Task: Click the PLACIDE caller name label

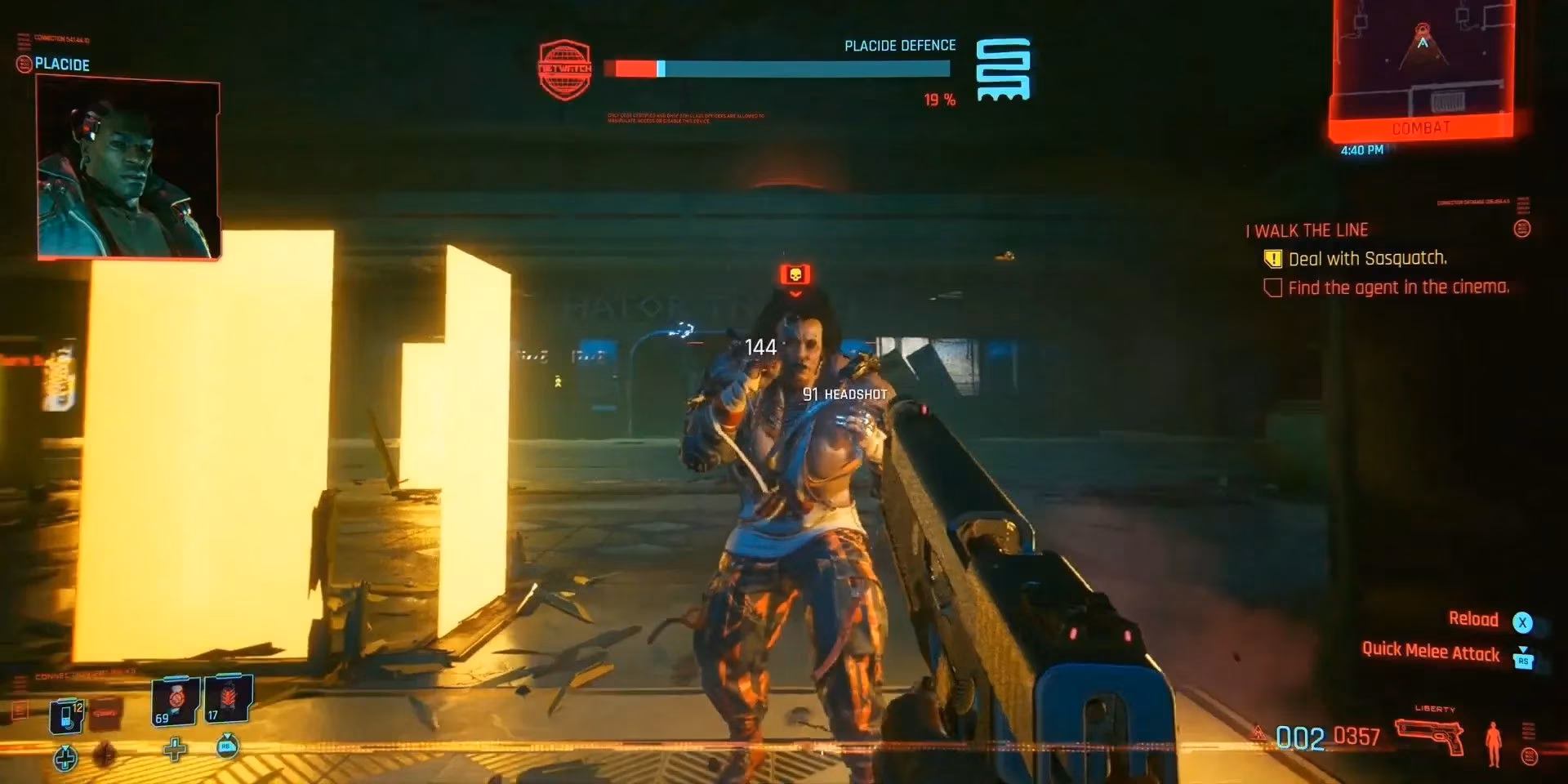Action: (64, 65)
